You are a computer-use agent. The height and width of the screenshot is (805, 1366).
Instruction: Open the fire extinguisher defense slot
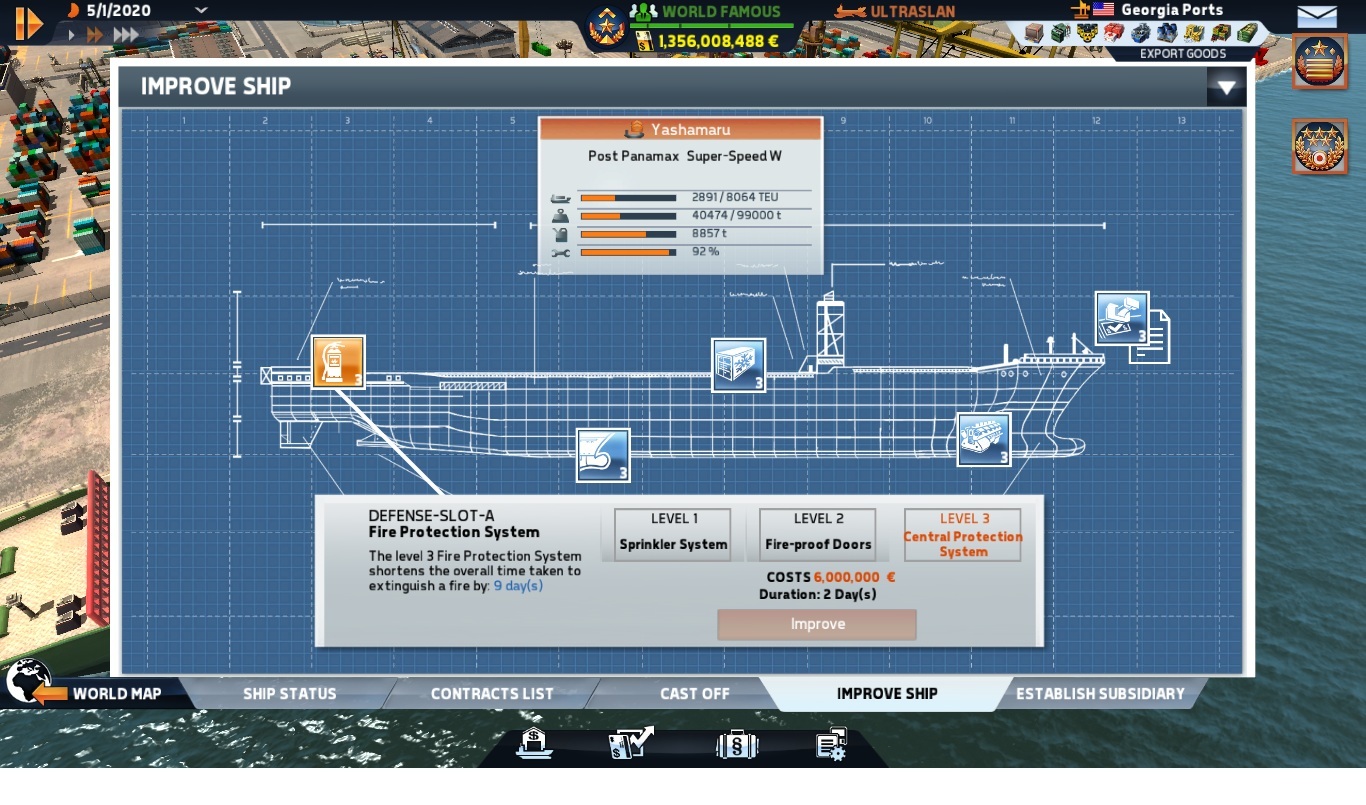337,362
